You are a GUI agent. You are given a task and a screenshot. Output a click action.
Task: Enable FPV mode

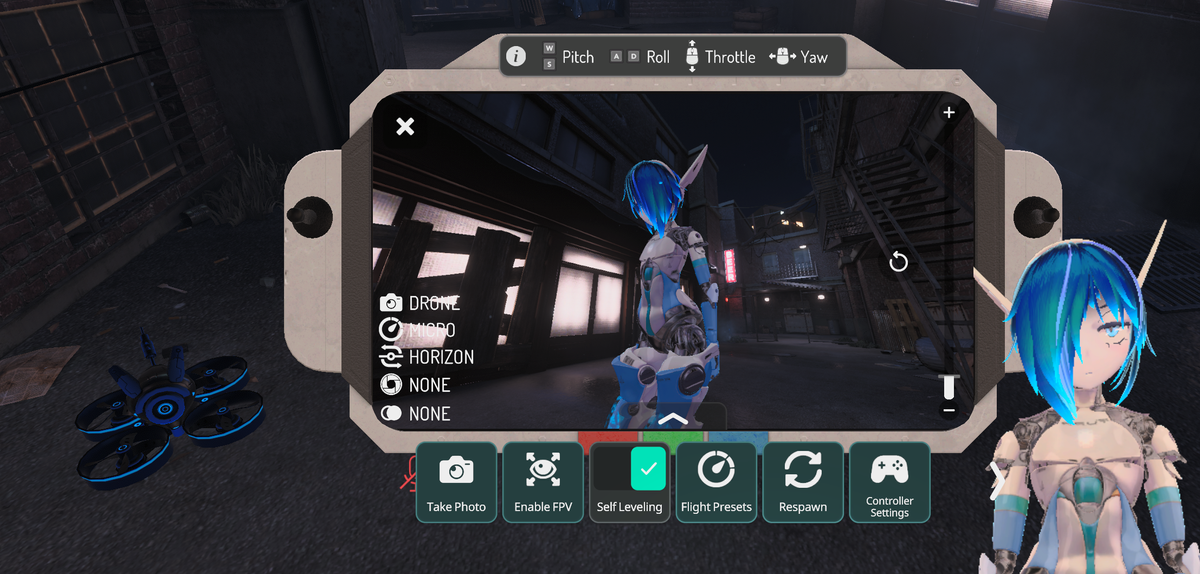543,481
